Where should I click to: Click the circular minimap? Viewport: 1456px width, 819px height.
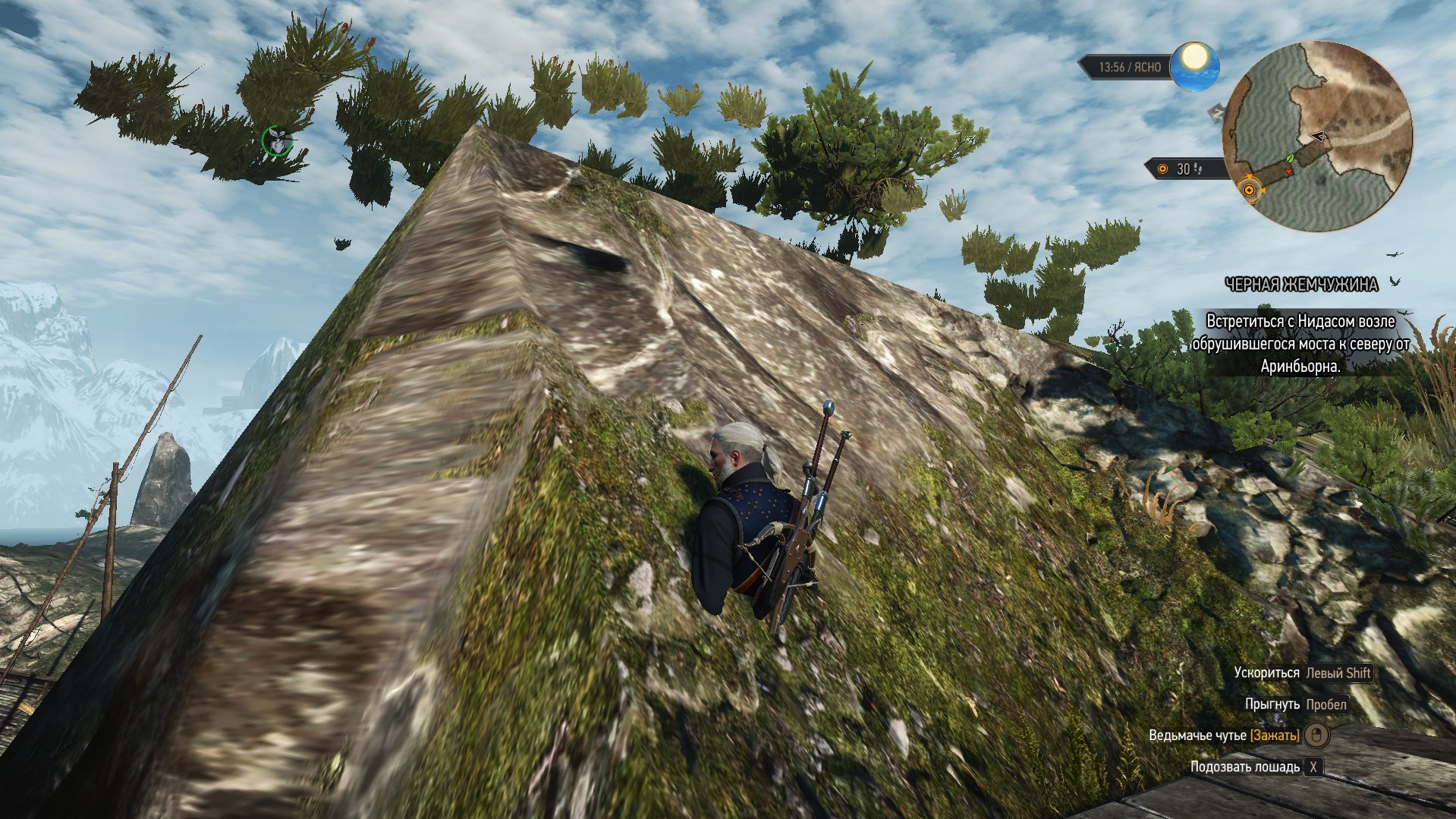click(1317, 137)
